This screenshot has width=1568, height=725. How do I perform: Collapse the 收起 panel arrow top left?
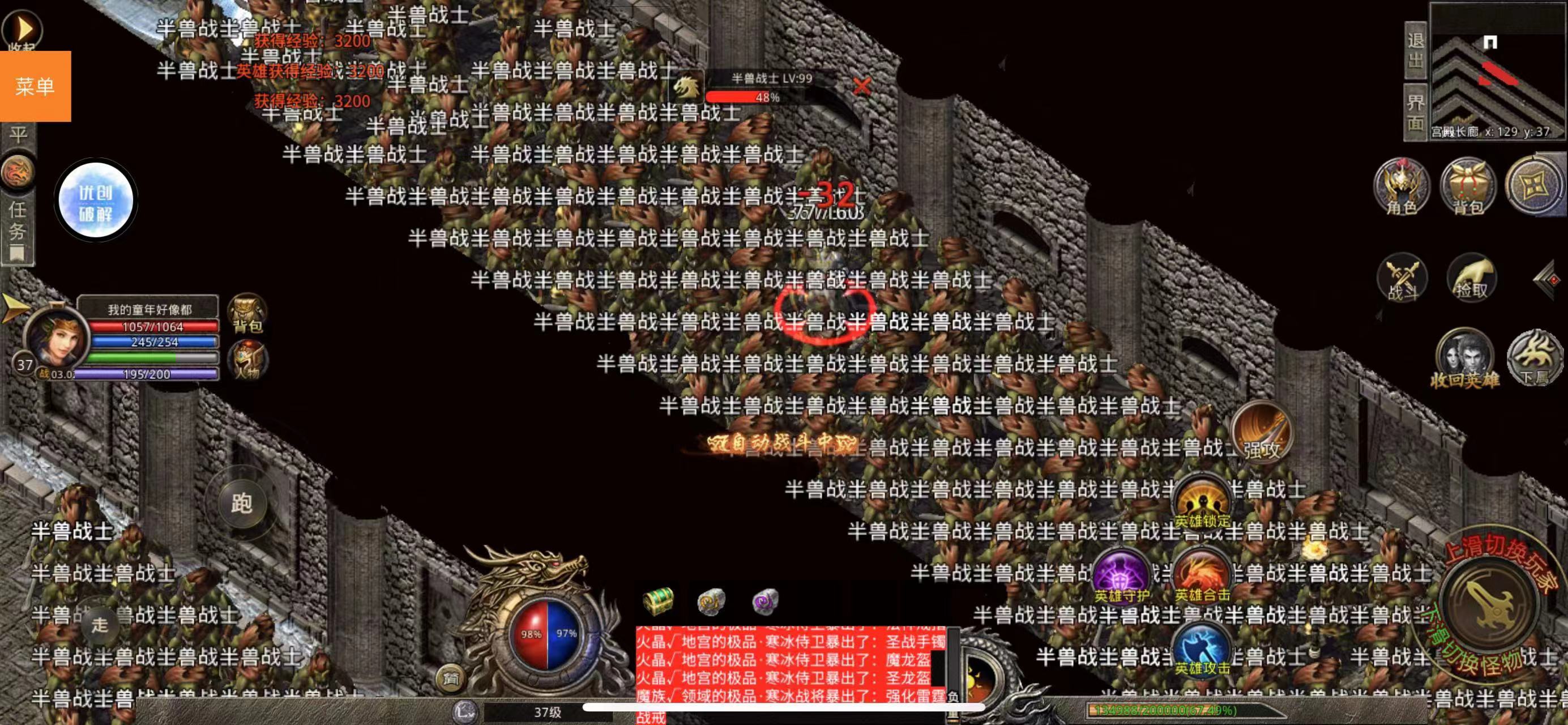pos(23,27)
